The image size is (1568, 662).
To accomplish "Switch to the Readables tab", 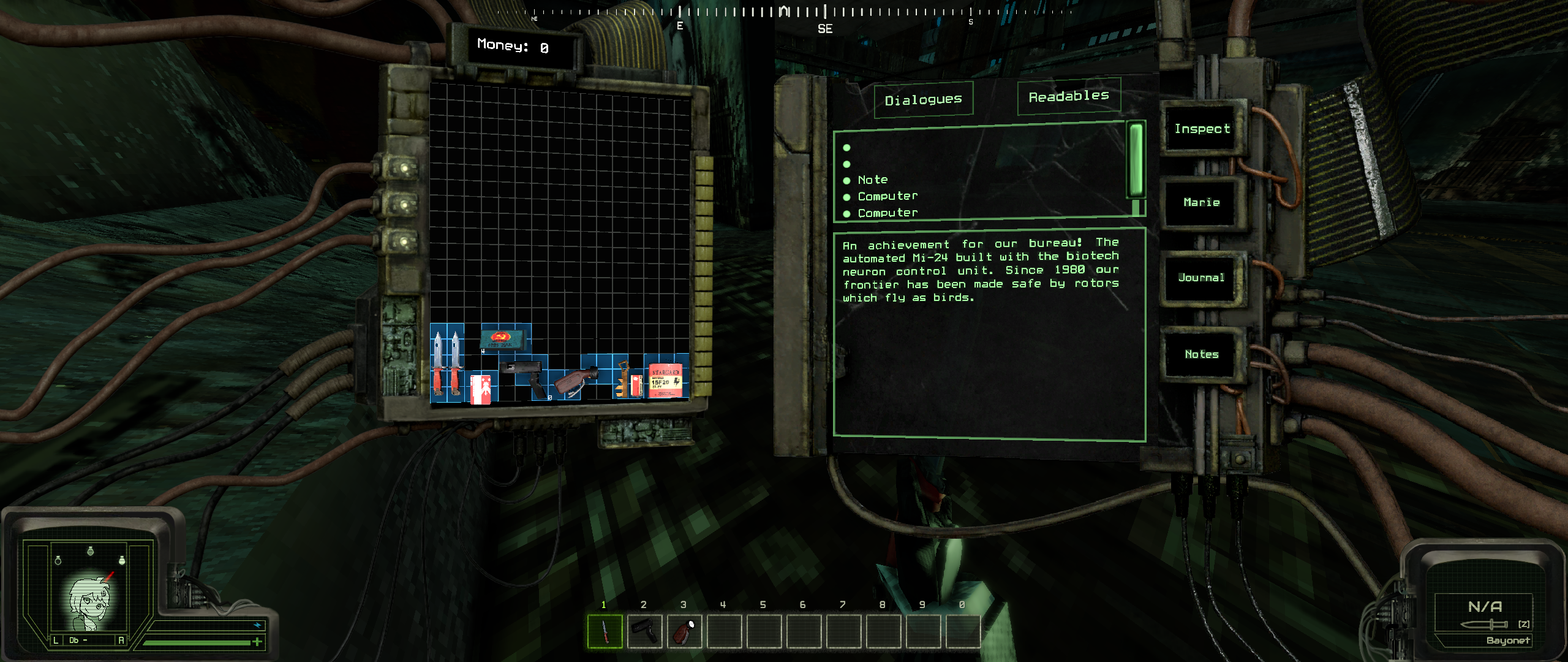I will [1069, 96].
